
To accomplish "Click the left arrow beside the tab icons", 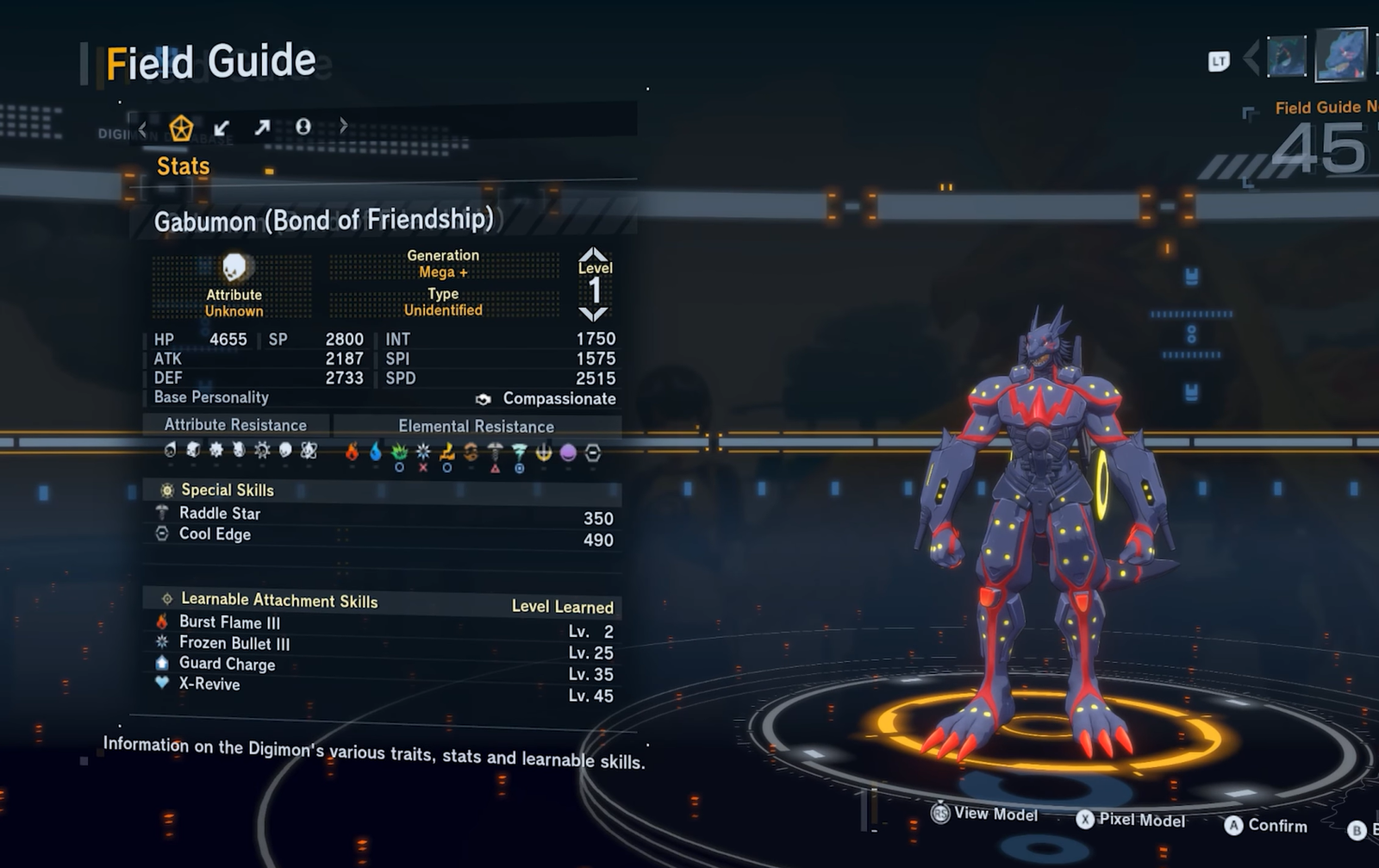I will click(143, 129).
